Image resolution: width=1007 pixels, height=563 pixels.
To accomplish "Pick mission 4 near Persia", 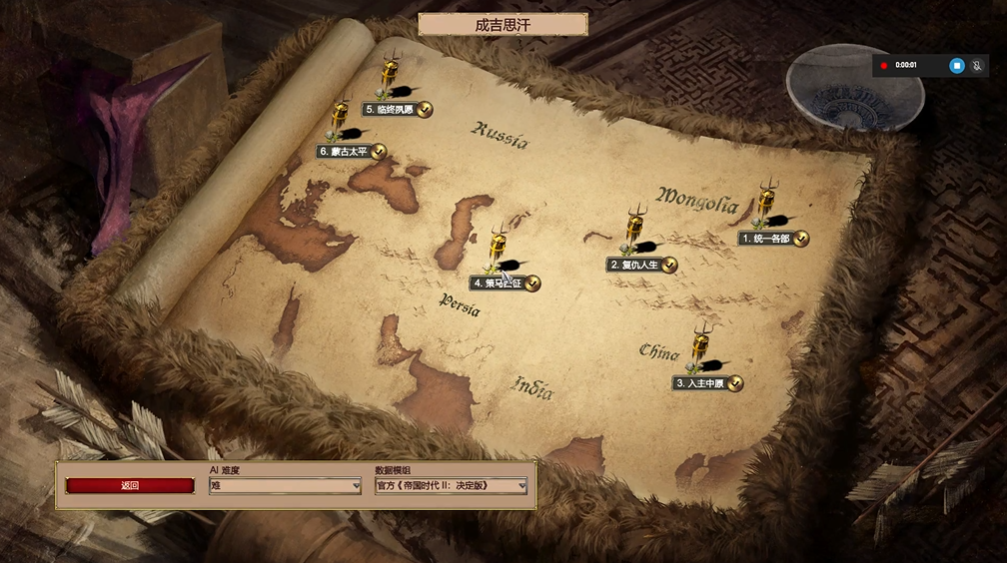I will [x=498, y=283].
